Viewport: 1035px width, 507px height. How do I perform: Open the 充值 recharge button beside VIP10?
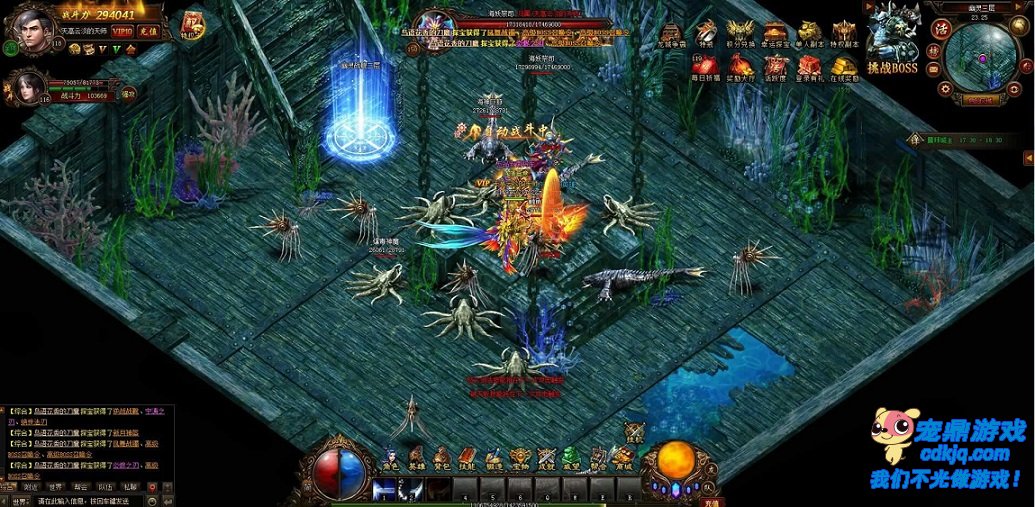point(149,32)
